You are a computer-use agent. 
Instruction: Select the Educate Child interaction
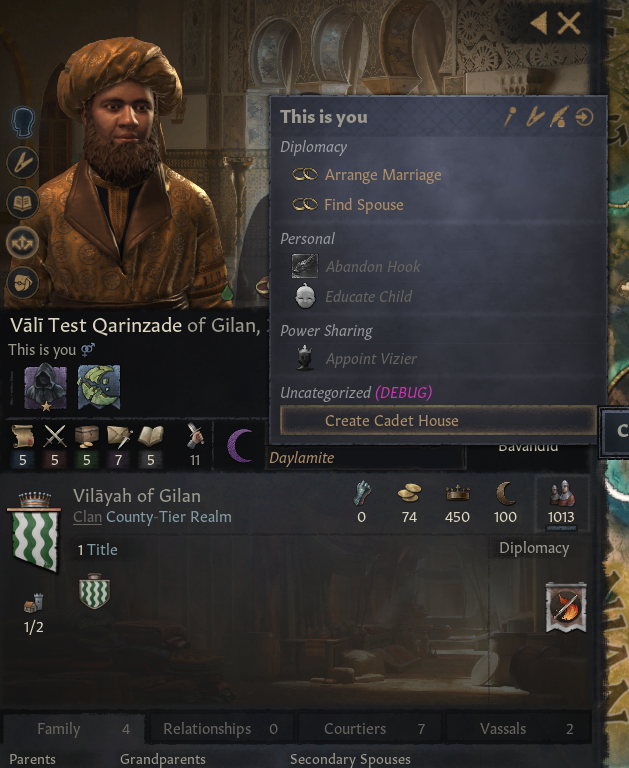[x=368, y=297]
